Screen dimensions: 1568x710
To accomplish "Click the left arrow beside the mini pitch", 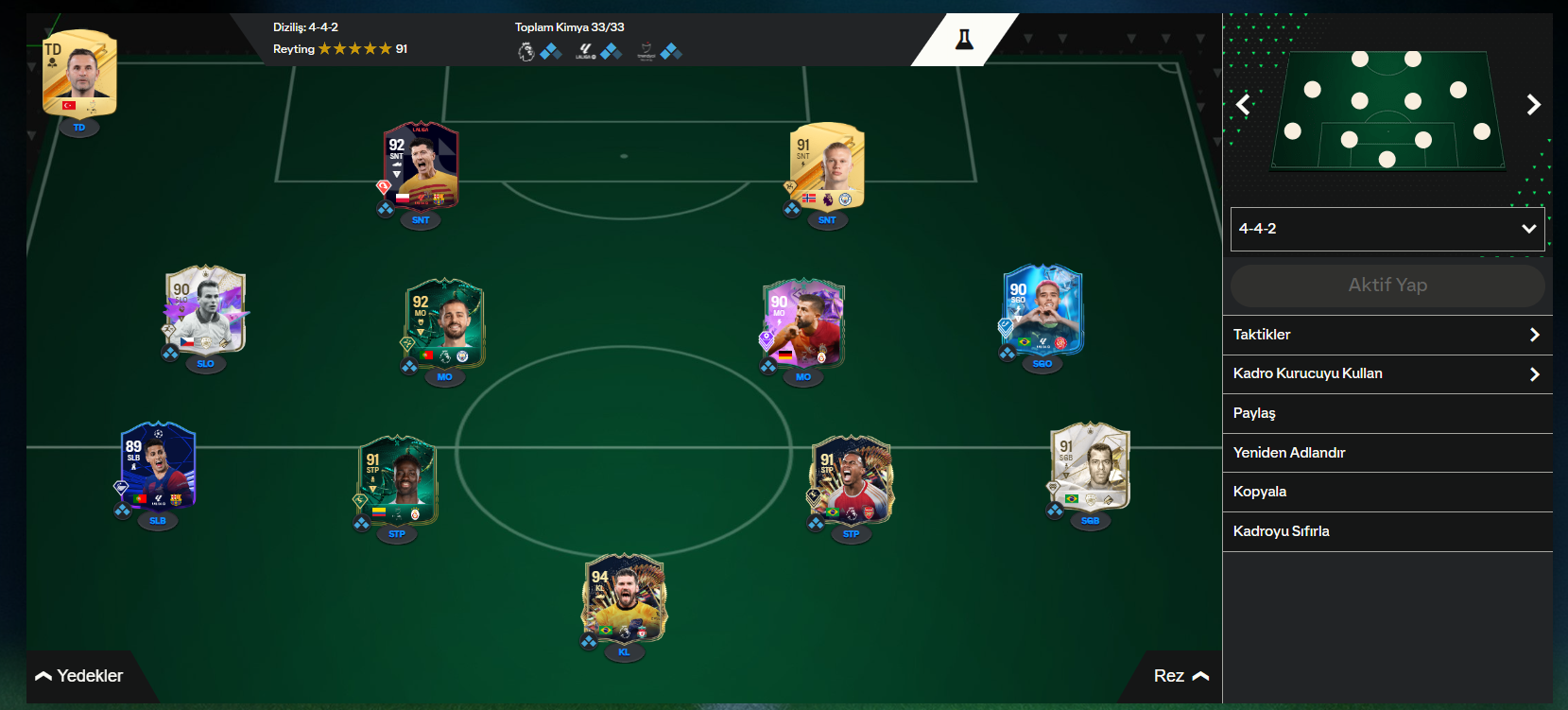I will point(1242,105).
